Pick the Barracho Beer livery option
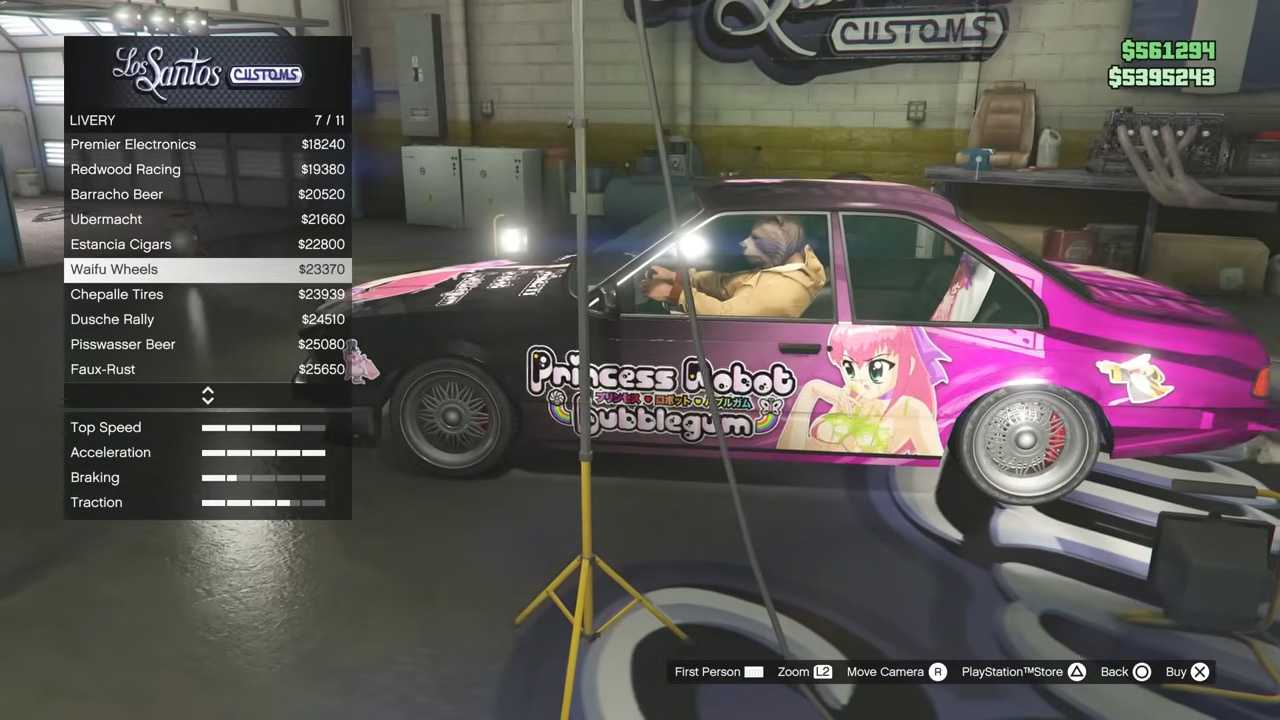 coord(207,195)
